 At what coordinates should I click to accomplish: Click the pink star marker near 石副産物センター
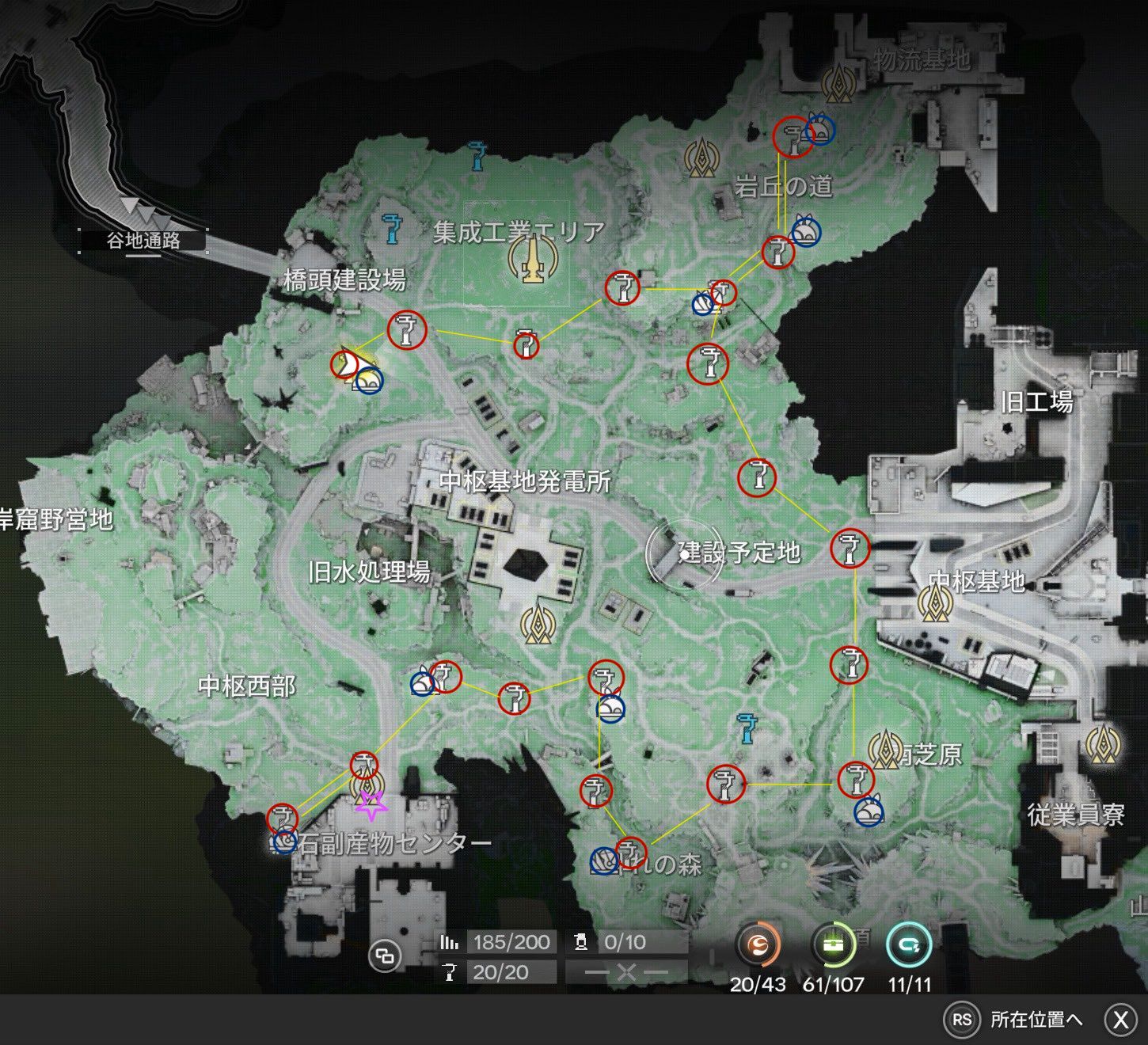click(x=371, y=805)
